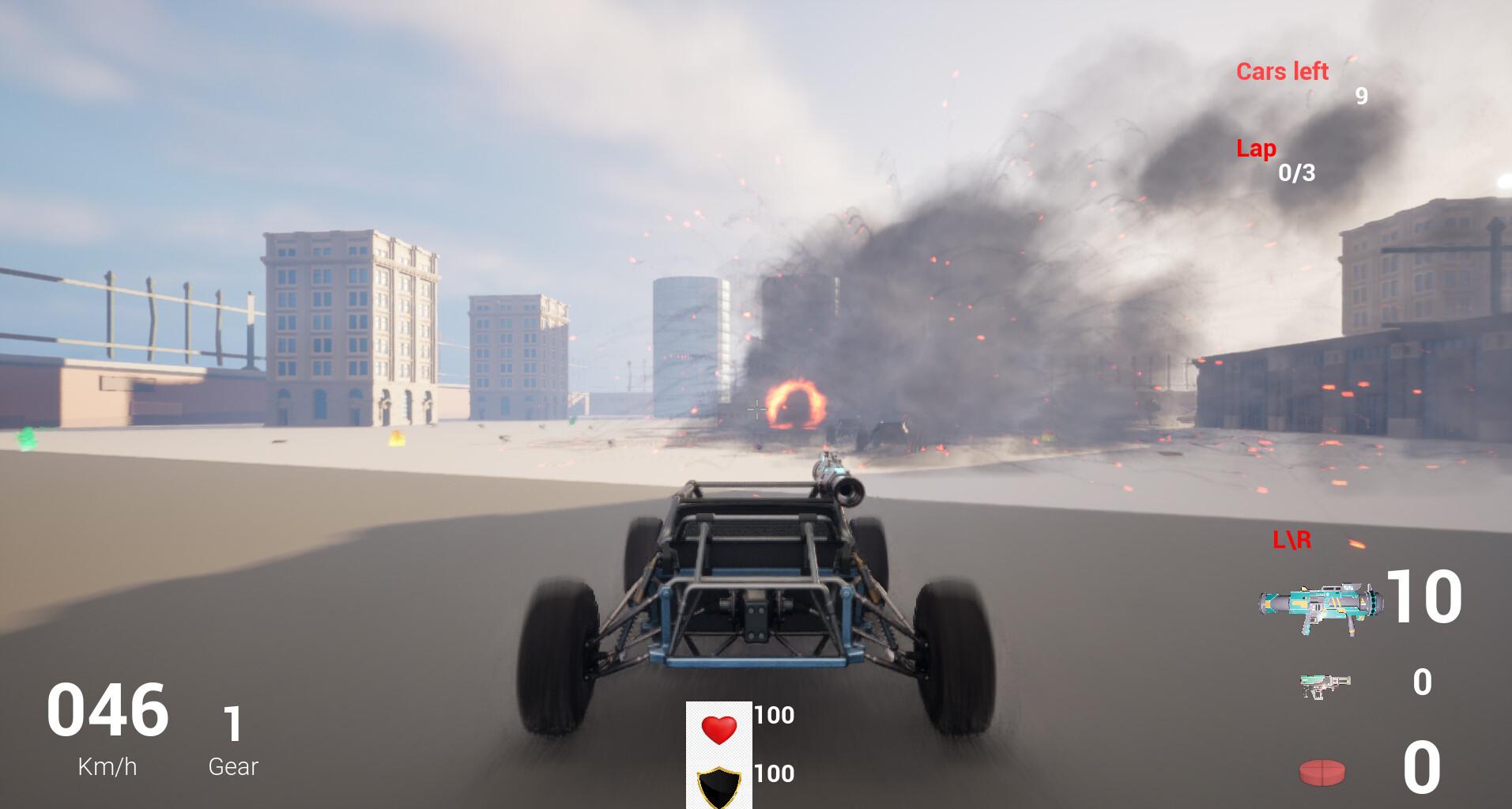Click the gold shield armor icon
The image size is (1512, 809).
[x=719, y=780]
